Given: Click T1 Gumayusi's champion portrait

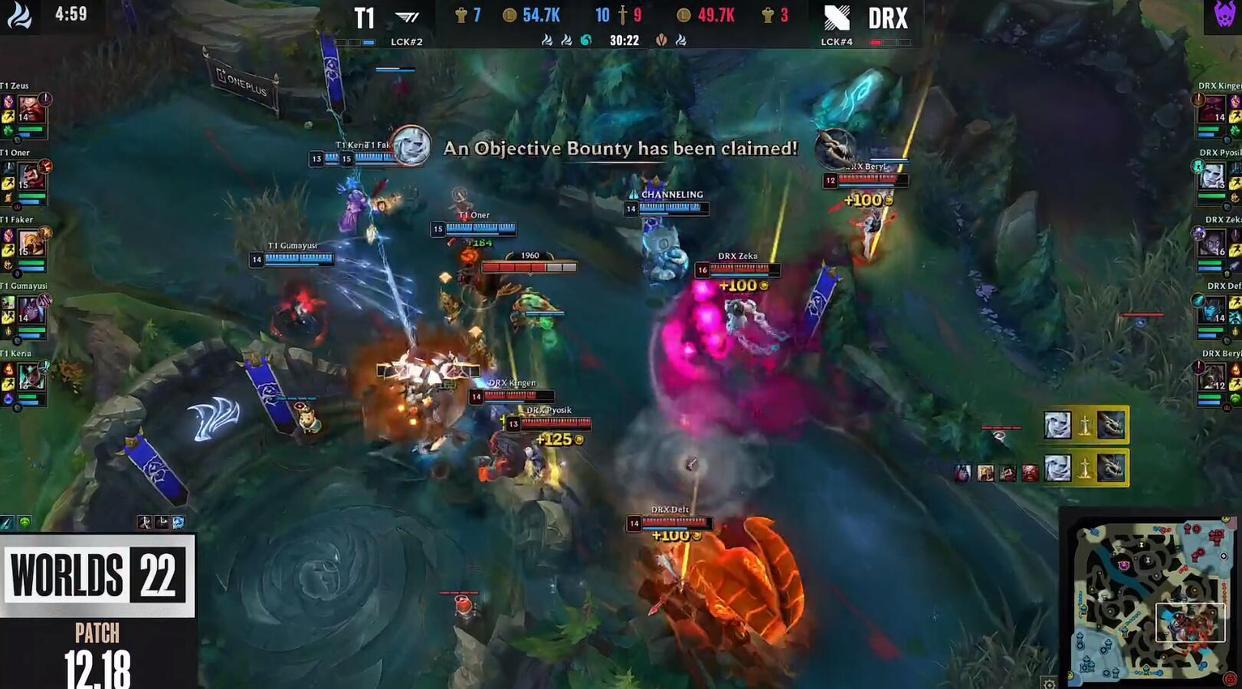Looking at the screenshot, I should pyautogui.click(x=32, y=309).
